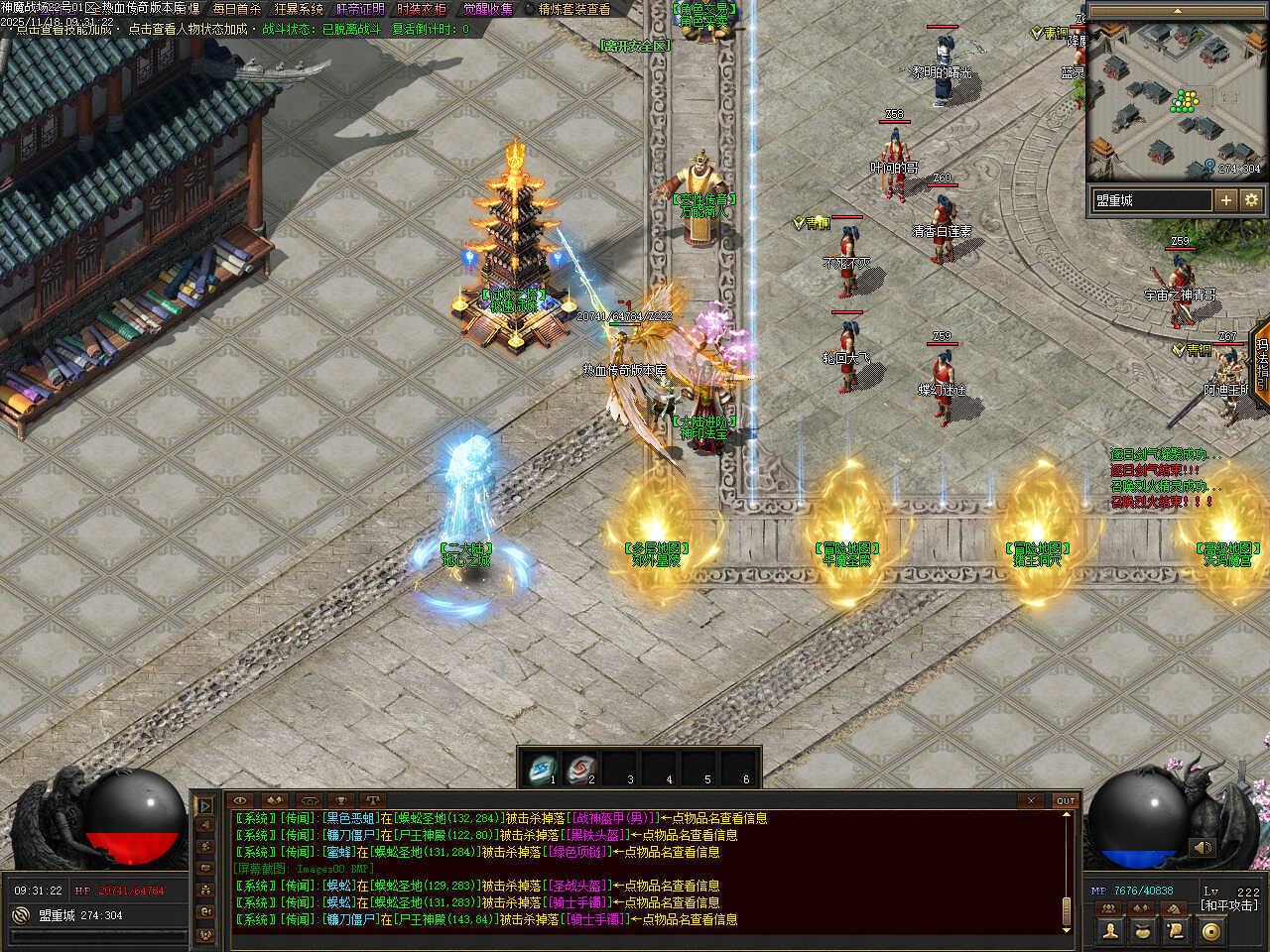The width and height of the screenshot is (1270, 952).
Task: Click 点击查看人物状态加成 link
Action: point(188,29)
